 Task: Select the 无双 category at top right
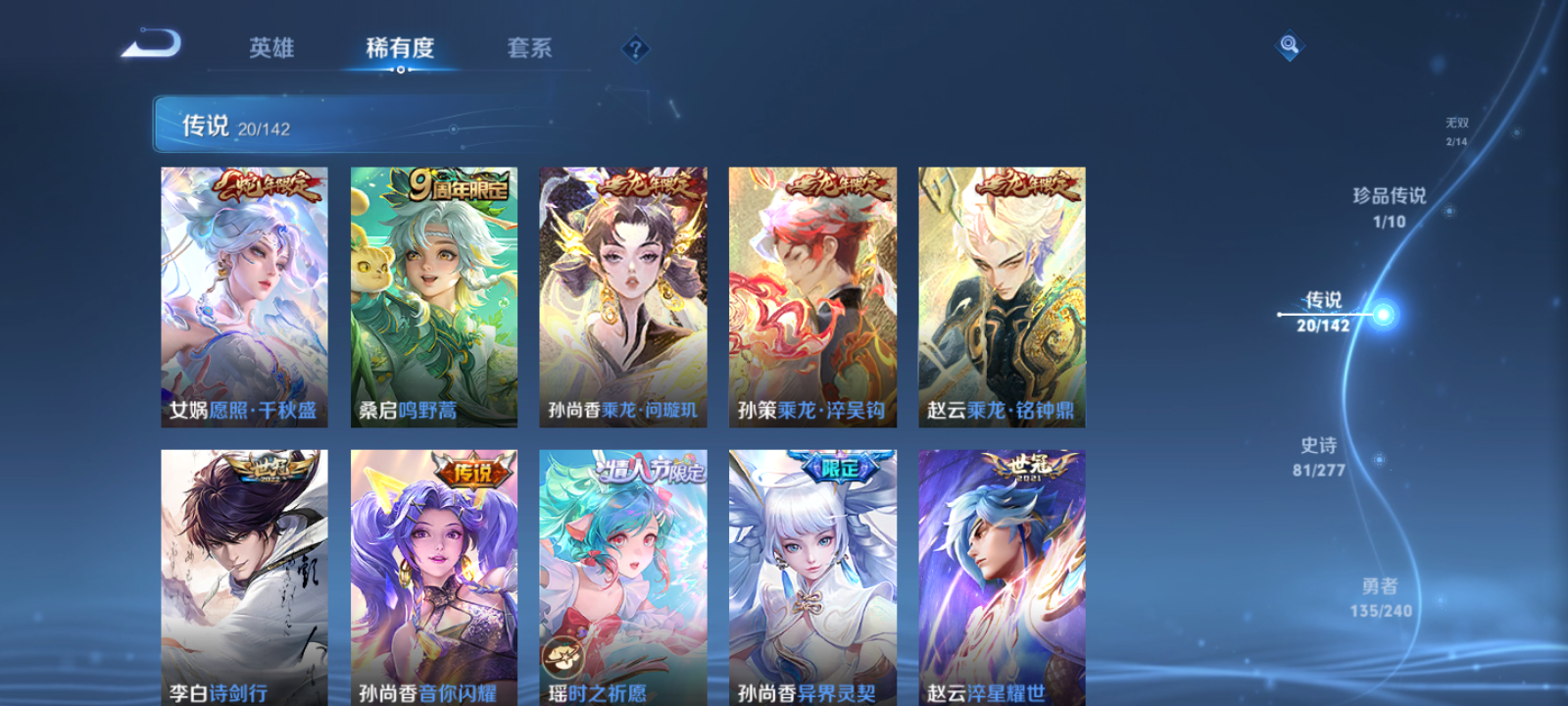point(1454,127)
